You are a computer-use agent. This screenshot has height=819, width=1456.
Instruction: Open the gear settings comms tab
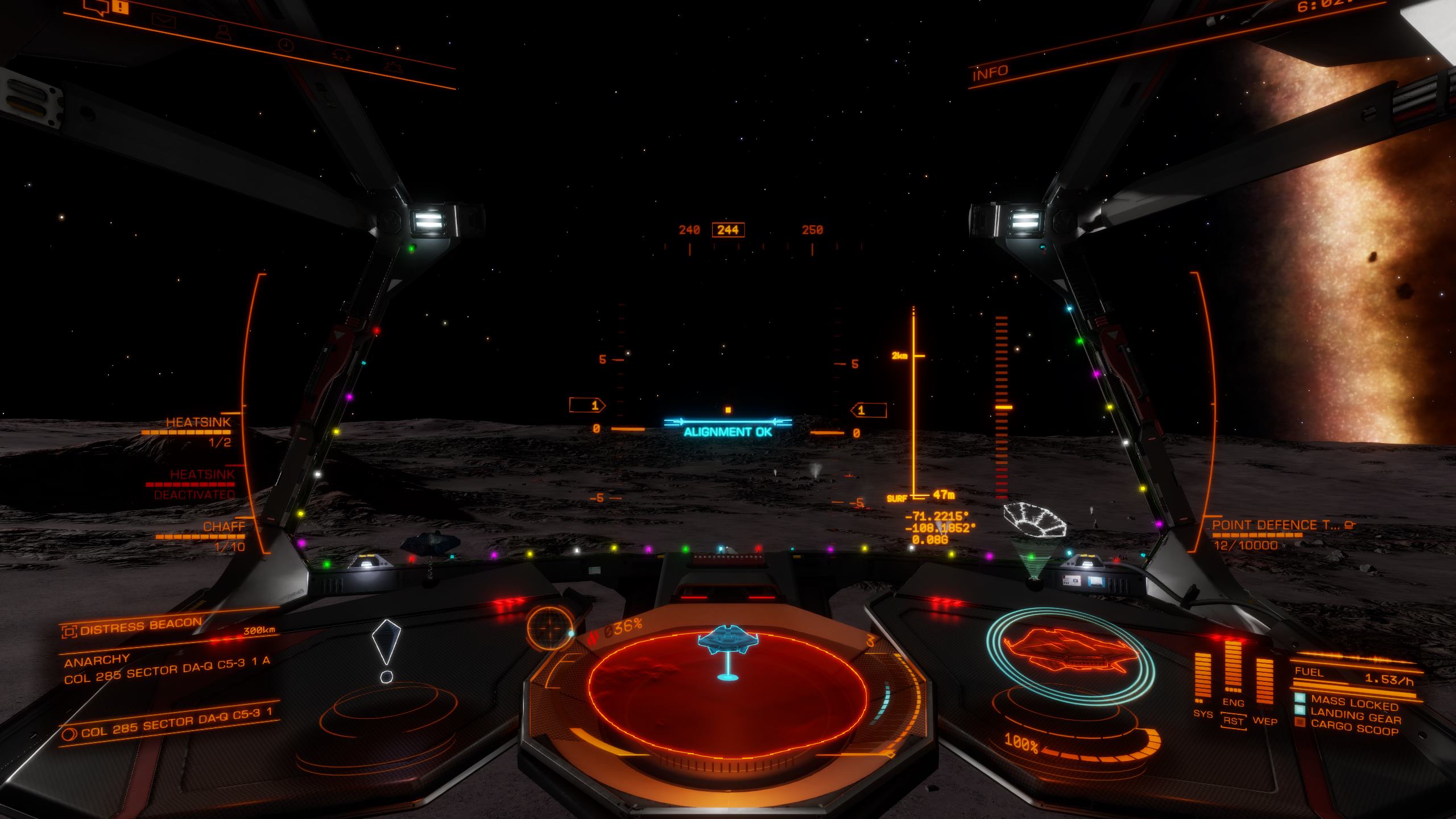click(392, 67)
